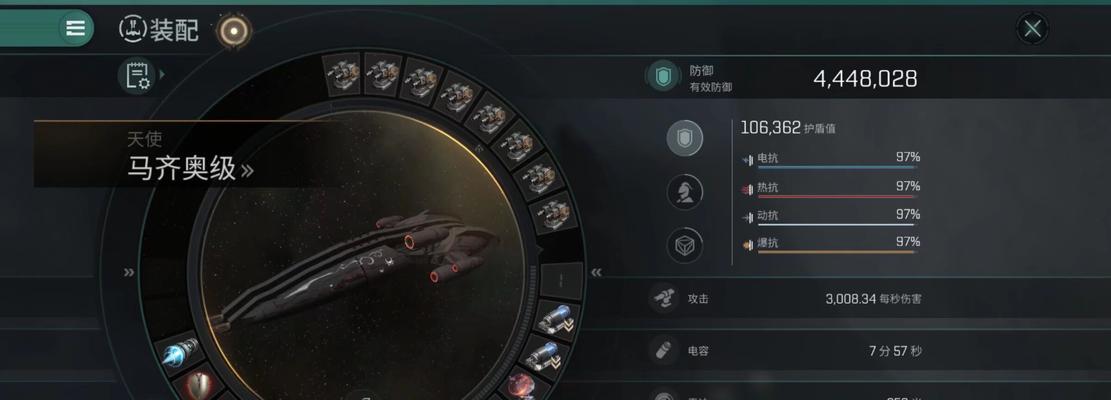Screen dimensions: 1111x400
Task: Click the gold ring icon beside 装配
Action: [x=234, y=31]
